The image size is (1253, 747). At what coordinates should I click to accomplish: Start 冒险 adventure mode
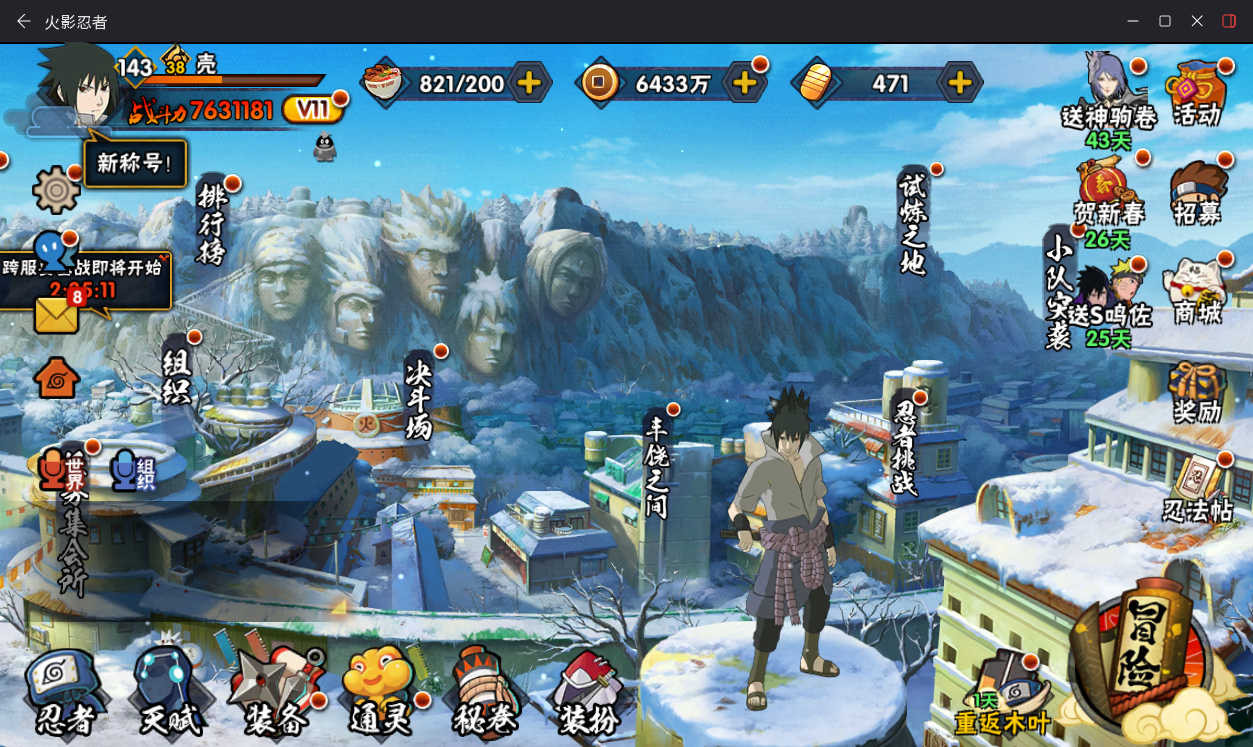[x=1140, y=650]
